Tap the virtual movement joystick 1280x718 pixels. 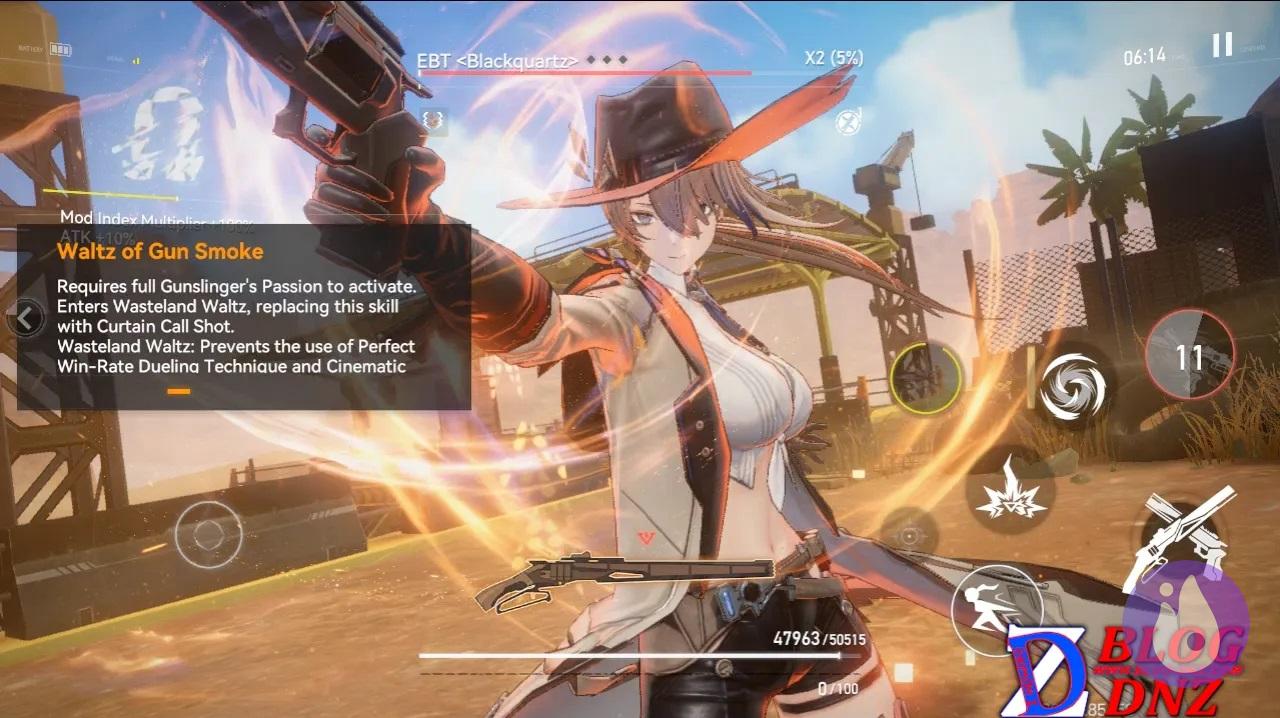point(209,535)
